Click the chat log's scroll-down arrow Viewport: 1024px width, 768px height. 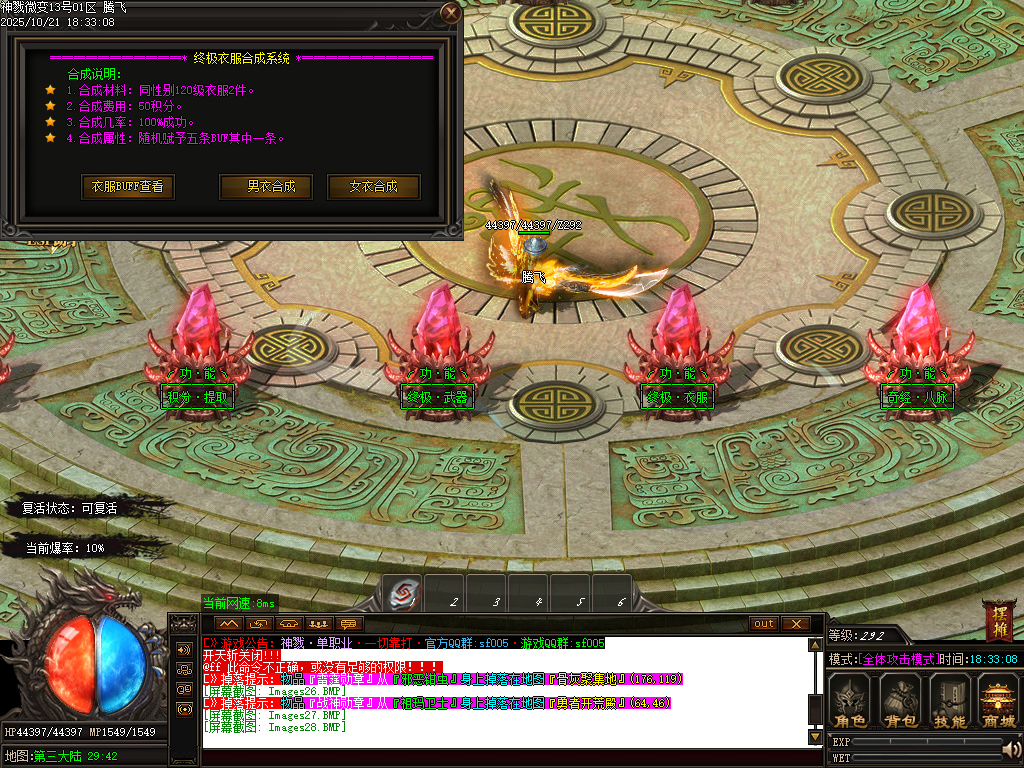tap(815, 738)
